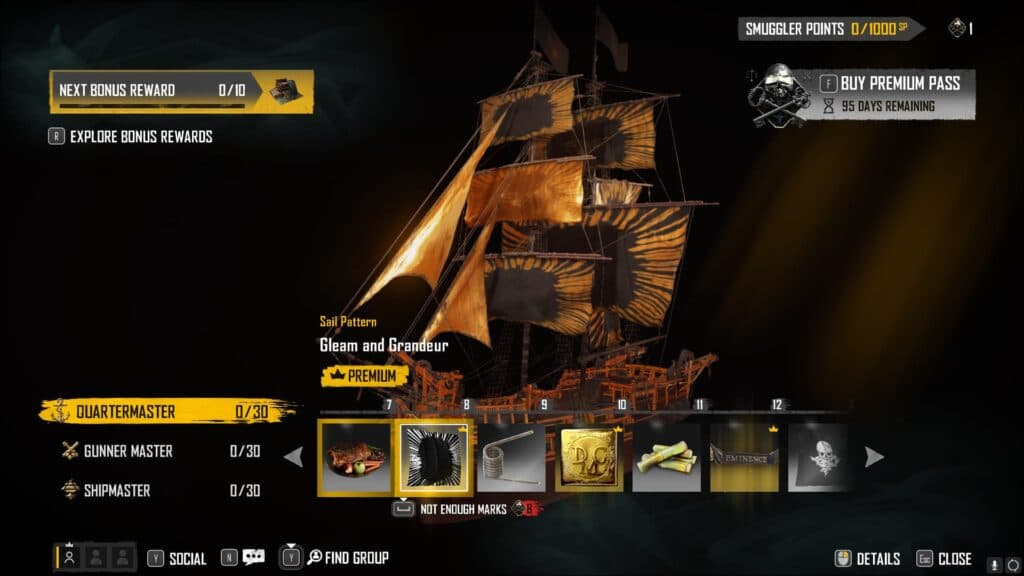1024x576 pixels.
Task: Show earlier rewards with the left arrow
Action: coord(294,457)
